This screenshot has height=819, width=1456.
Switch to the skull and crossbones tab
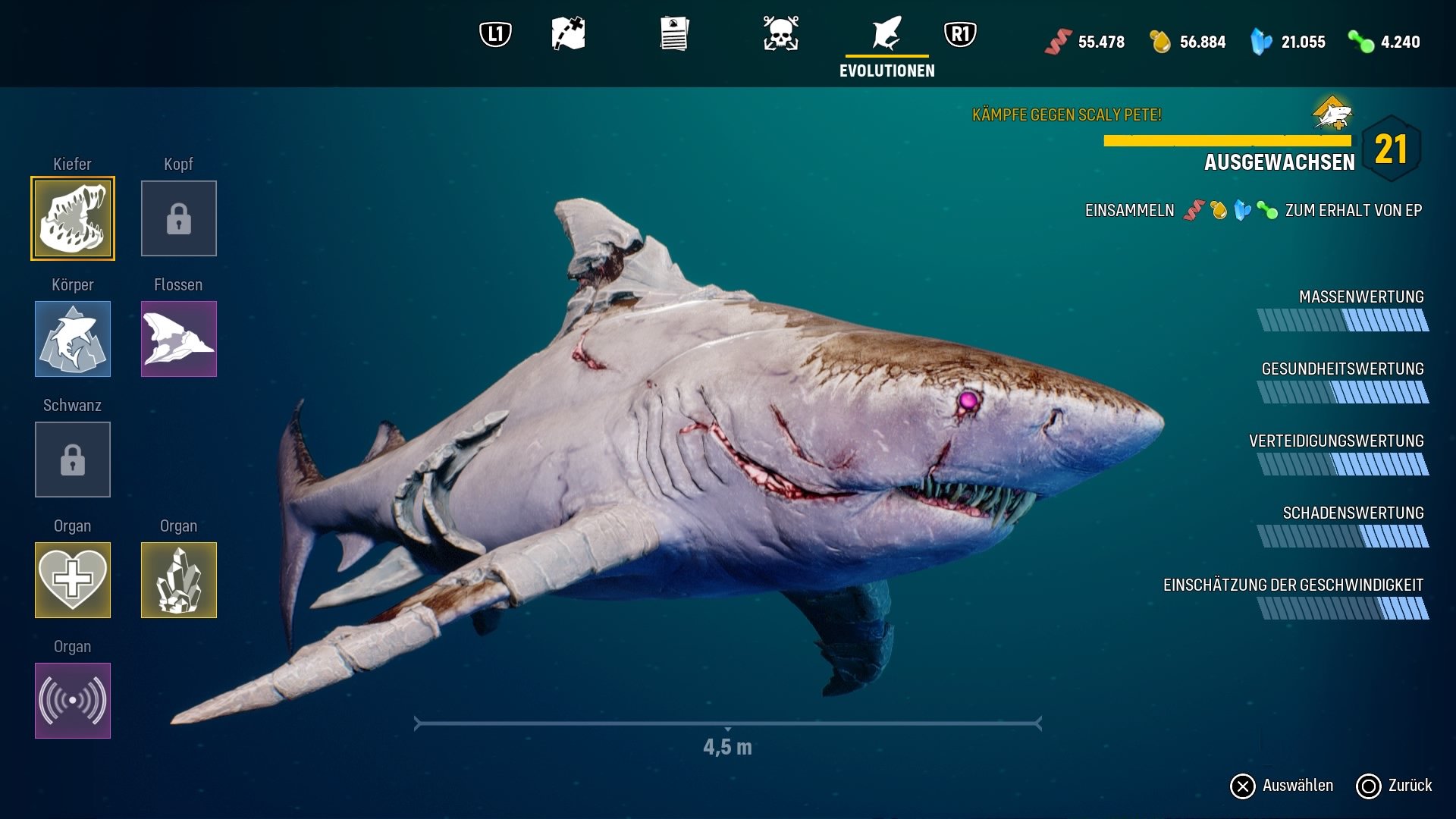tap(780, 34)
